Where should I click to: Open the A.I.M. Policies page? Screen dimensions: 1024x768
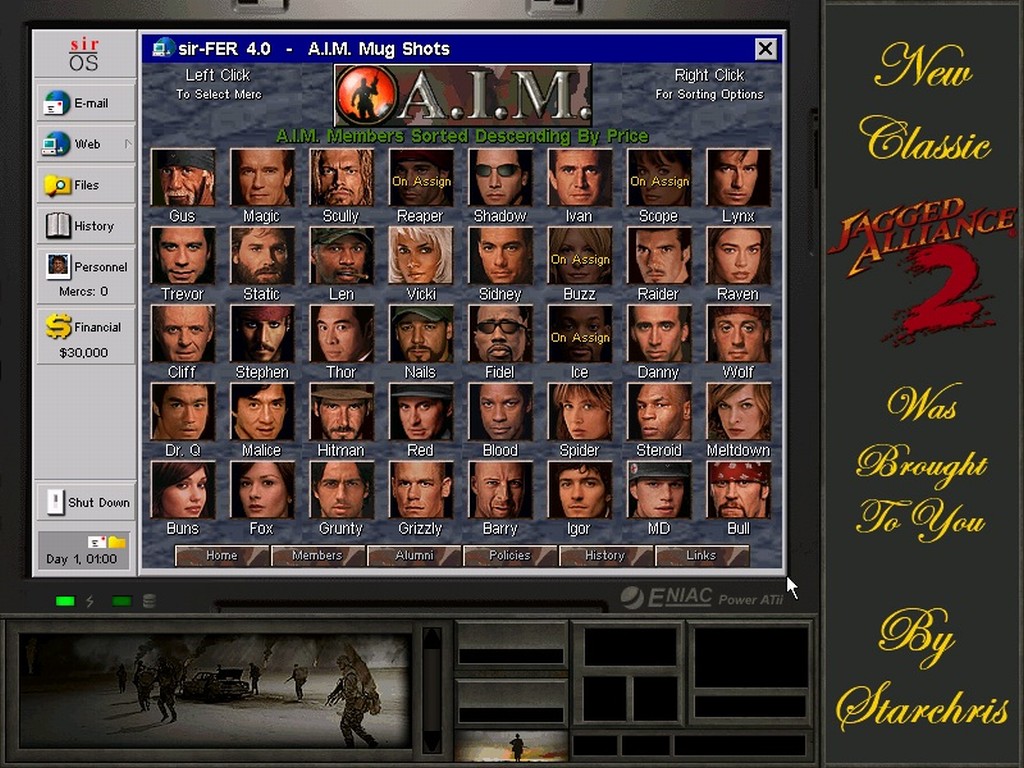[509, 556]
